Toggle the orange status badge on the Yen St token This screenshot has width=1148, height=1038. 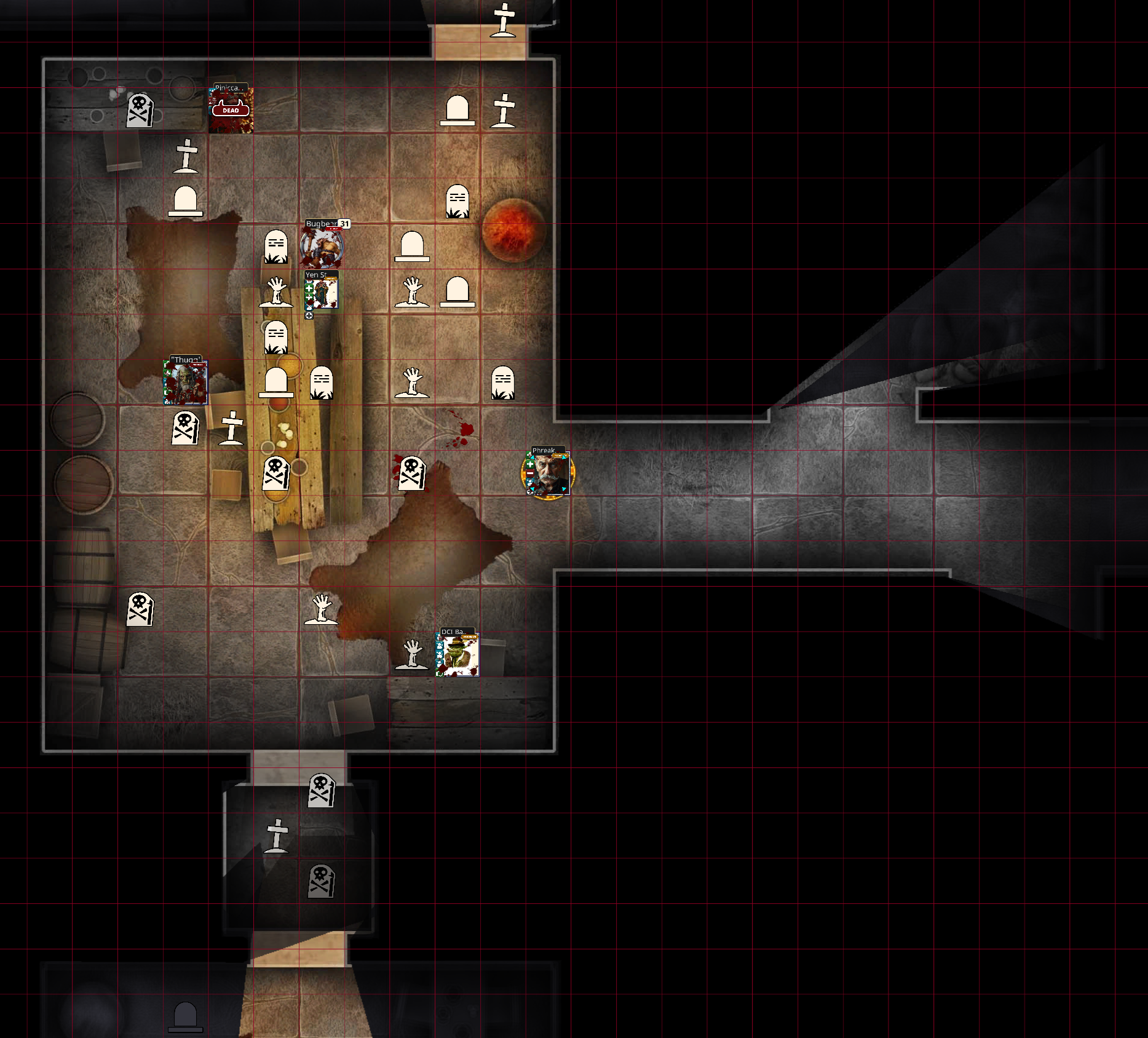pyautogui.click(x=330, y=278)
